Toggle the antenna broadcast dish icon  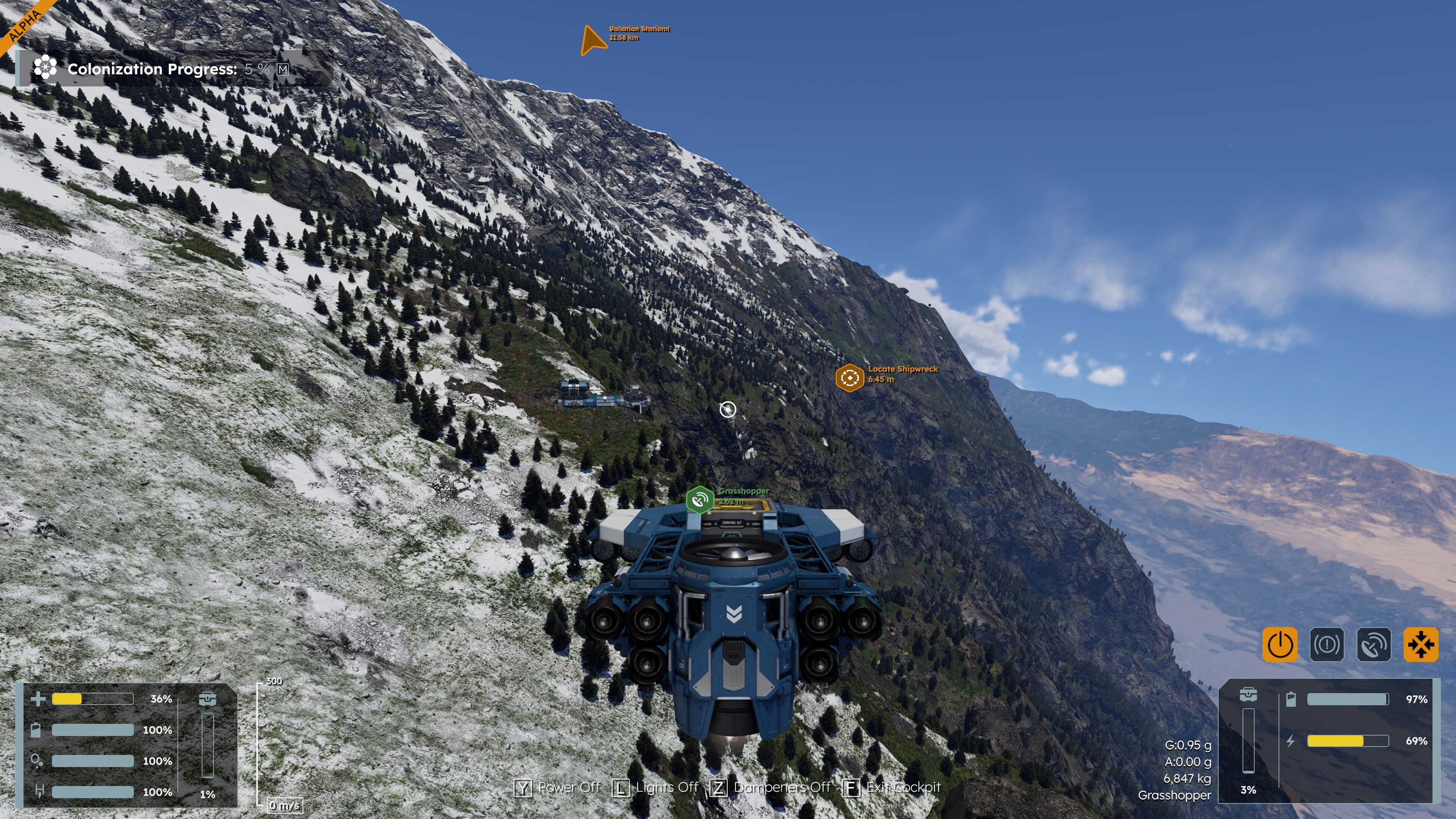pyautogui.click(x=1373, y=644)
